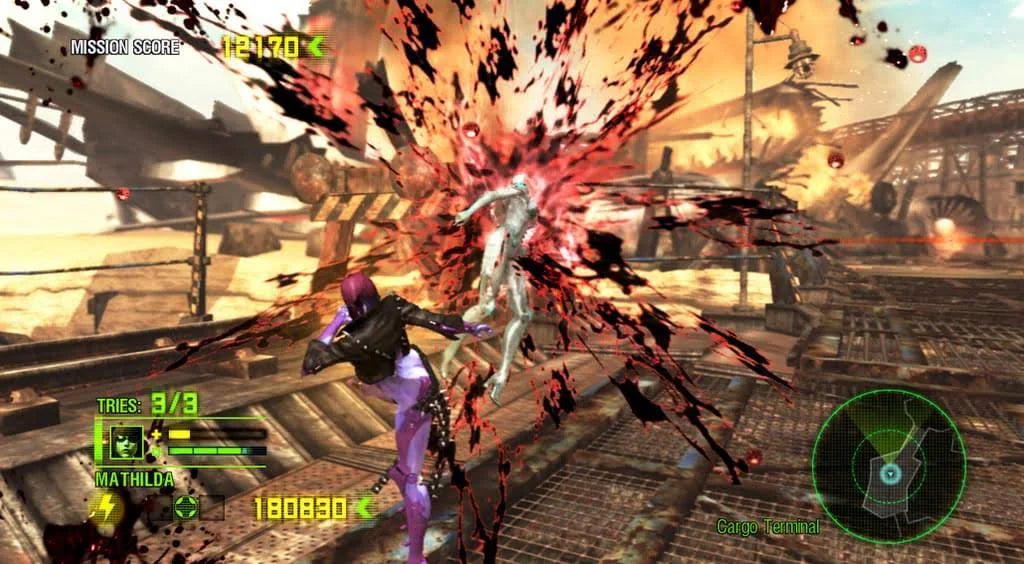Screen dimensions: 1024x564
Task: Select Mathilda's character portrait
Action: tap(127, 442)
